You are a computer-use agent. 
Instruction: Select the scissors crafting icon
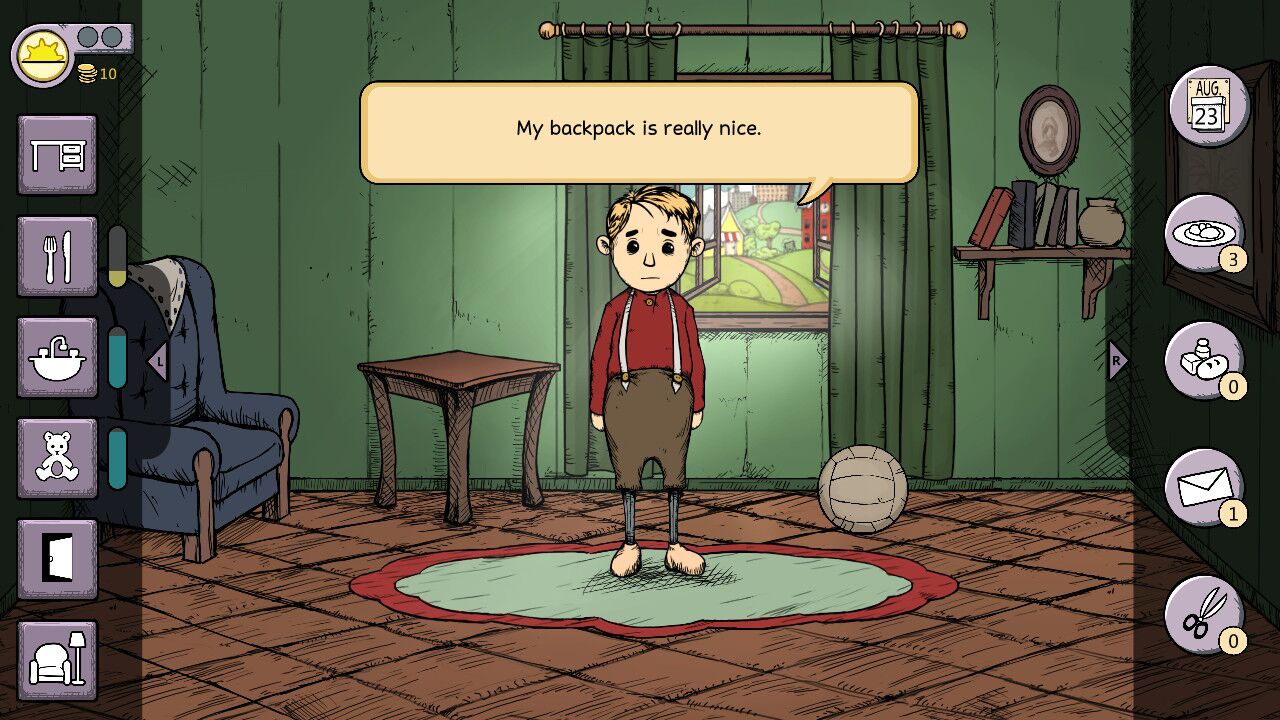click(1205, 616)
